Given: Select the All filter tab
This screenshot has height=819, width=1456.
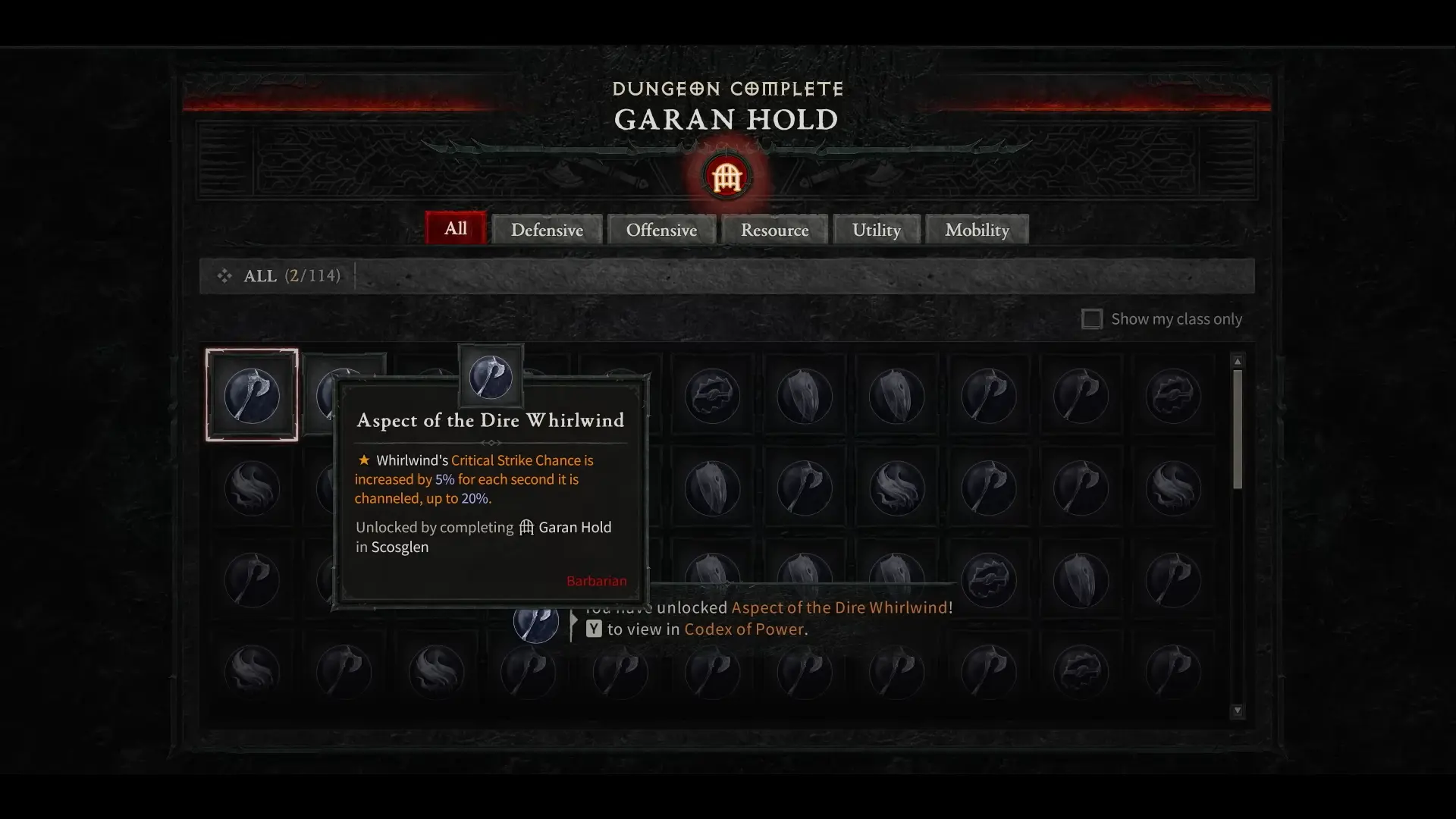Looking at the screenshot, I should coord(454,228).
